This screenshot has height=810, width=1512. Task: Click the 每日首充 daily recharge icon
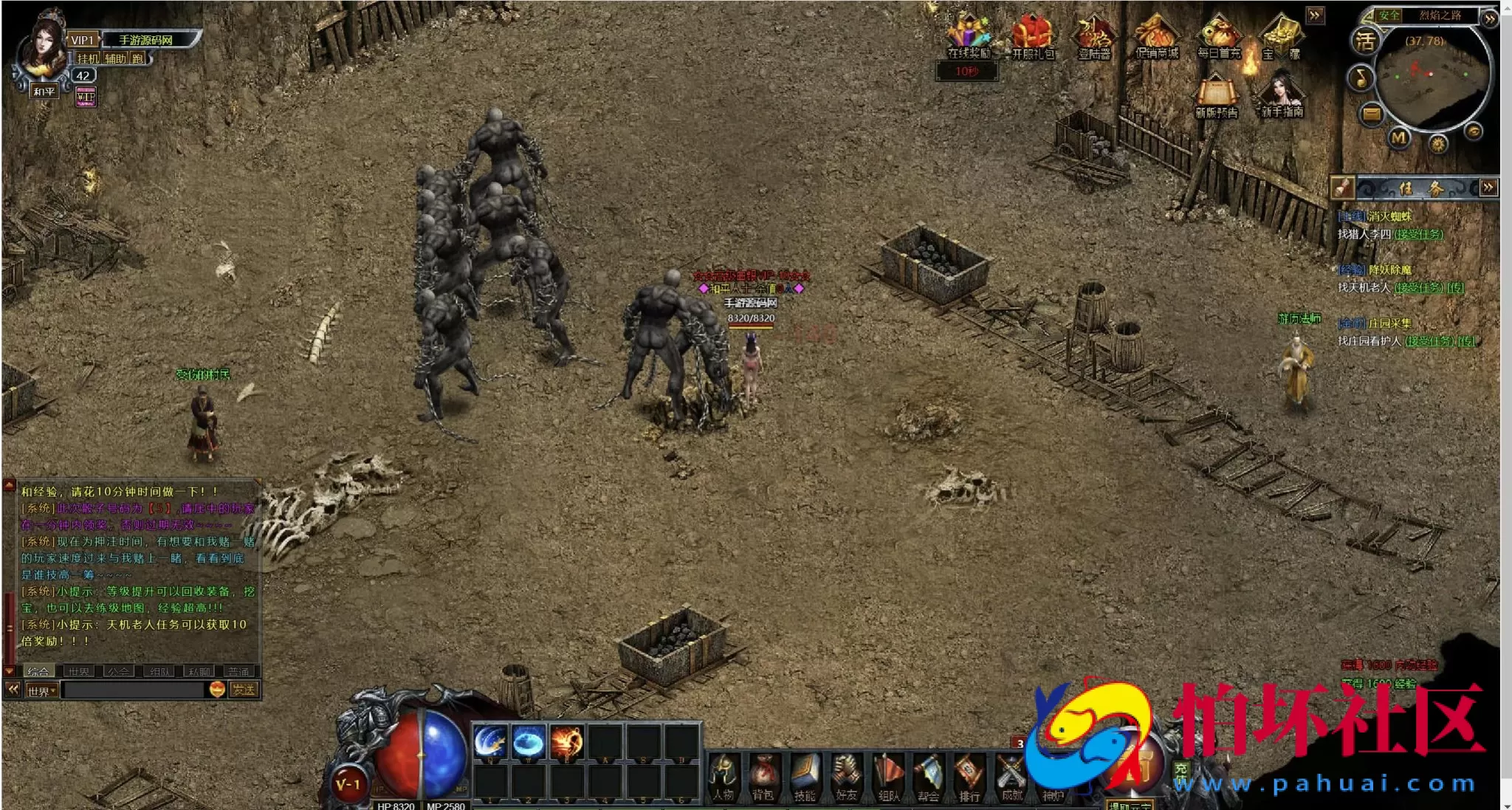point(1219,35)
